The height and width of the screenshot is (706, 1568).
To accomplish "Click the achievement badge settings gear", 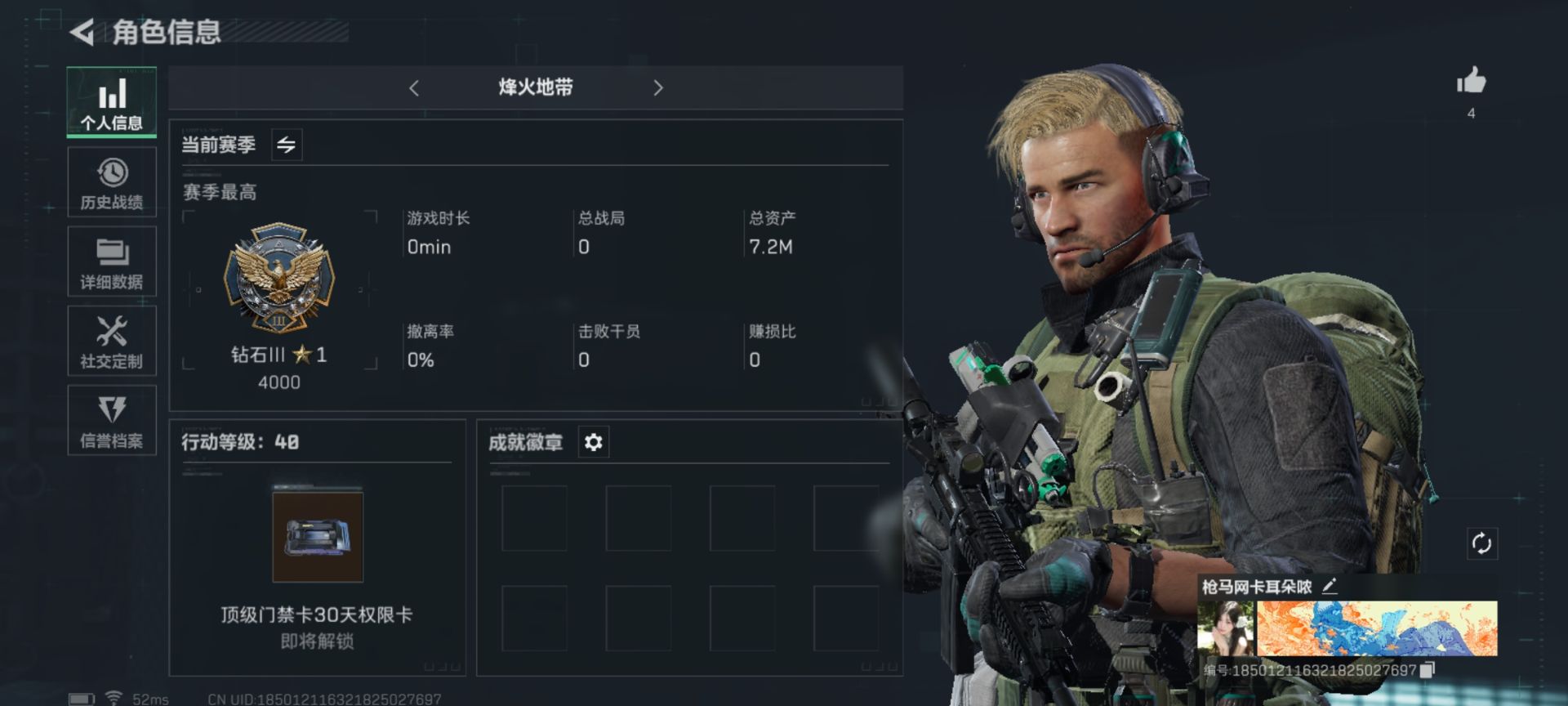I will click(593, 441).
